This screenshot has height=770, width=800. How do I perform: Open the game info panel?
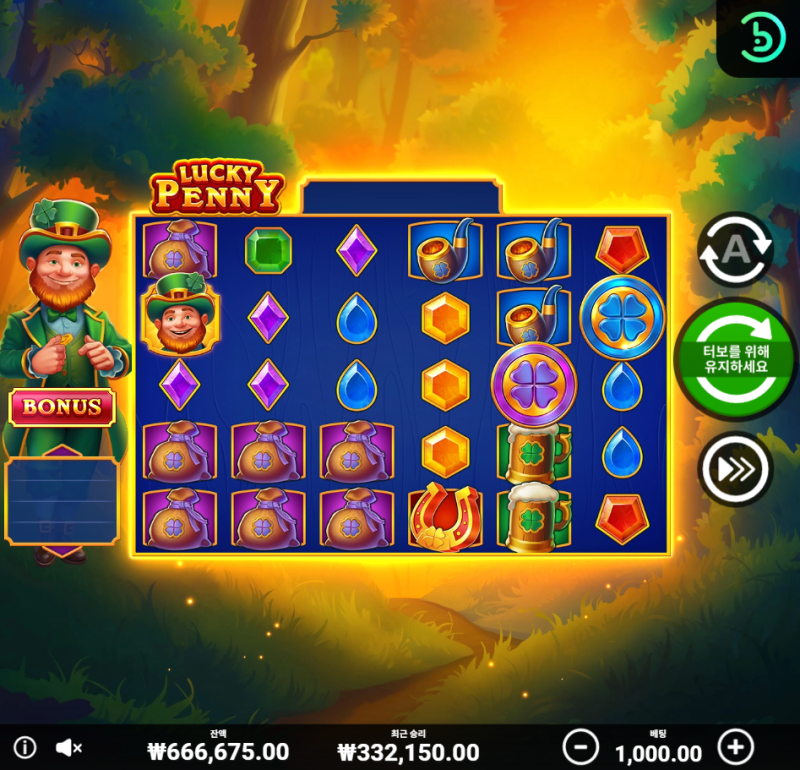pyautogui.click(x=25, y=747)
